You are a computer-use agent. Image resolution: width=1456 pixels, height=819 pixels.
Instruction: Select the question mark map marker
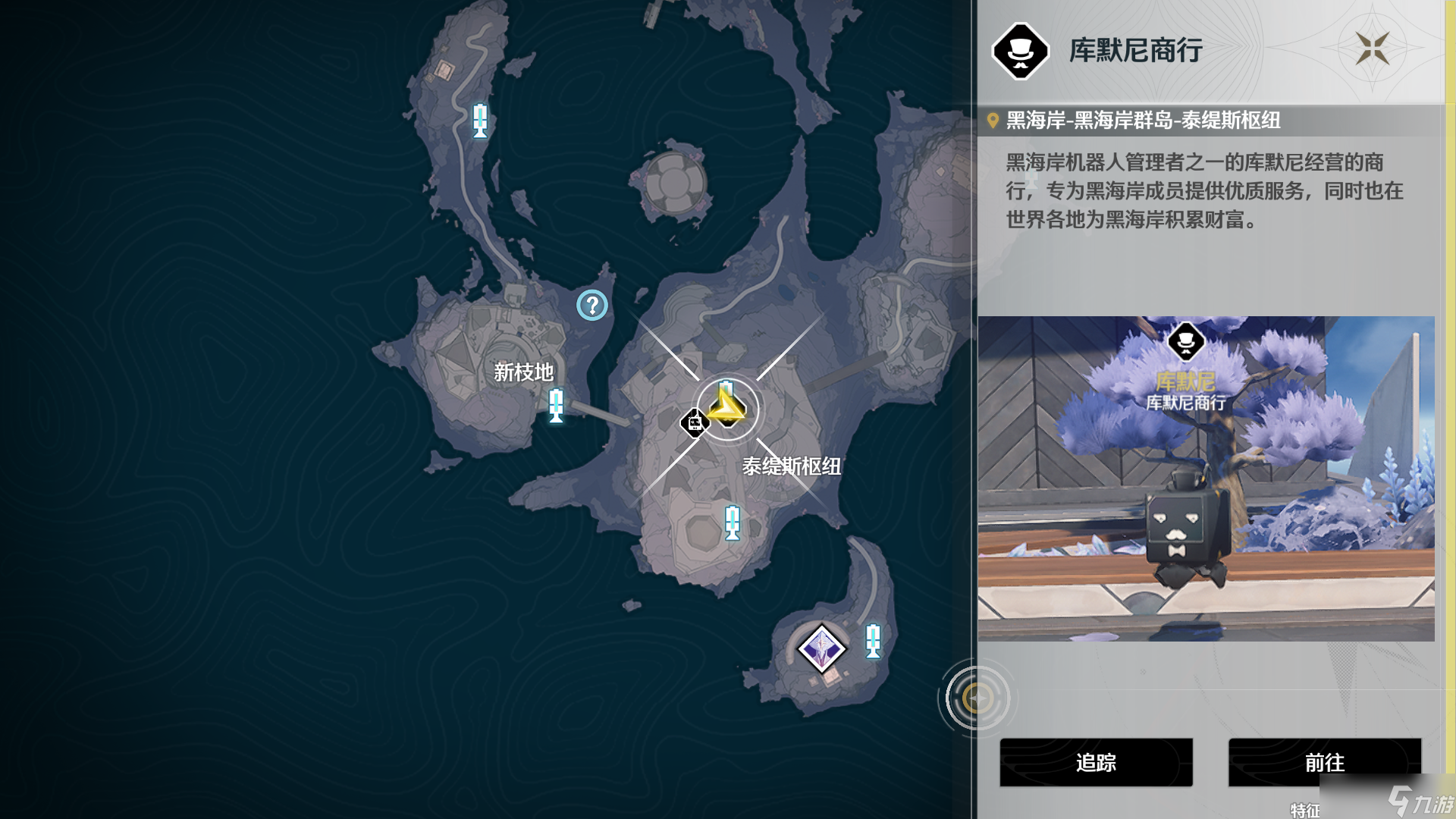592,306
